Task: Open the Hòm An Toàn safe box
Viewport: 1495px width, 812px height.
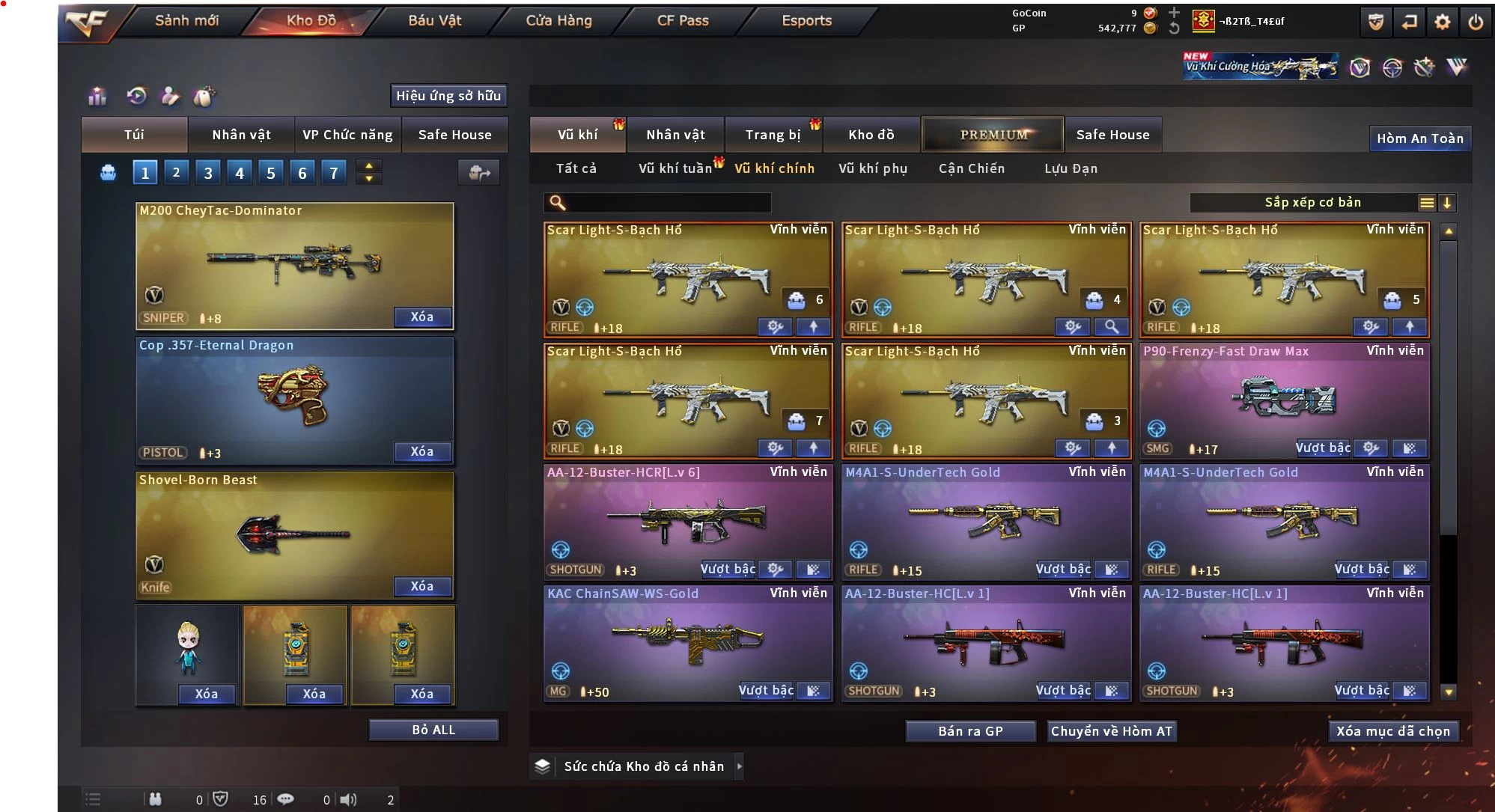Action: coord(1419,138)
